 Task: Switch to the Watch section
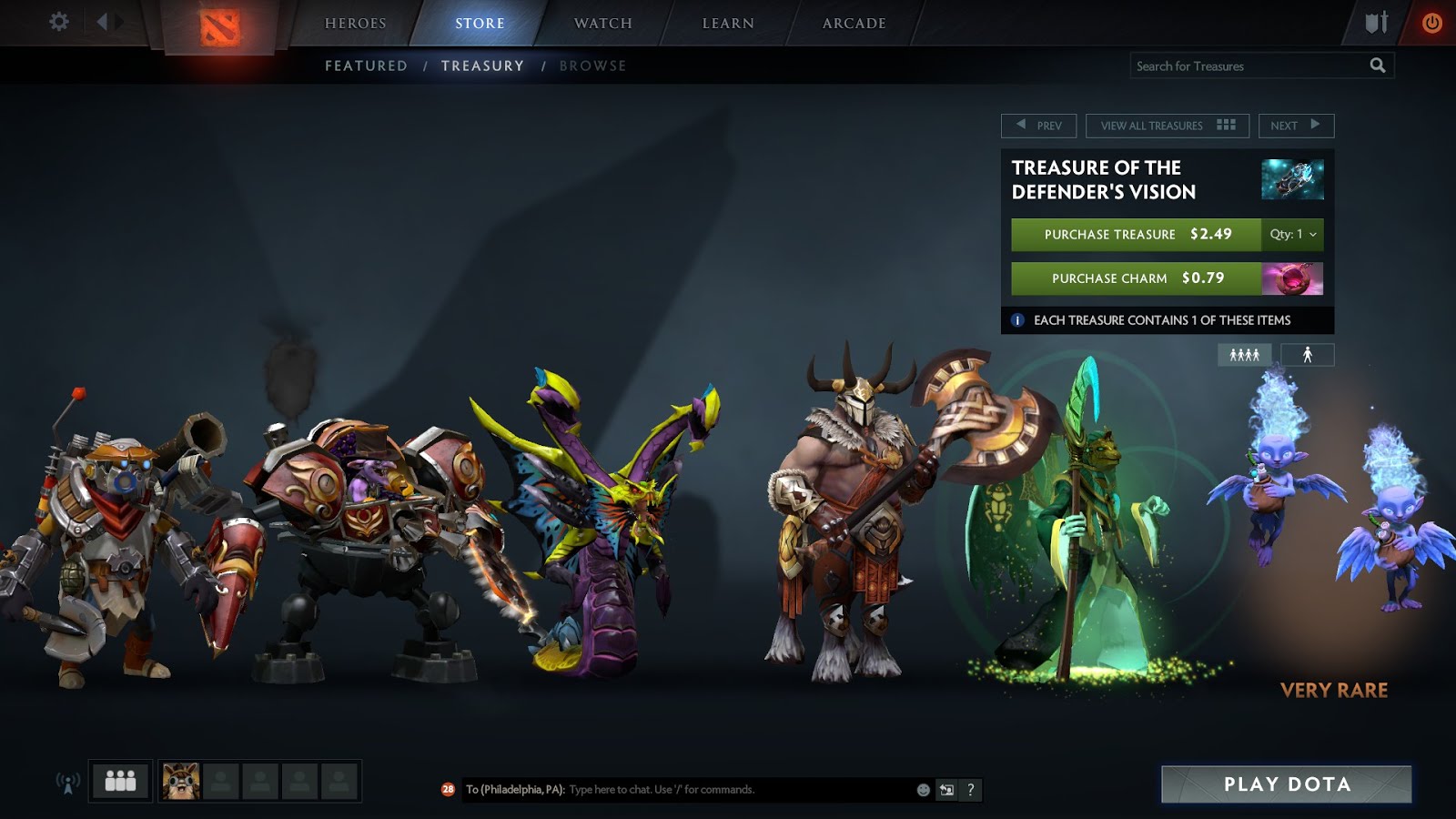tap(602, 24)
